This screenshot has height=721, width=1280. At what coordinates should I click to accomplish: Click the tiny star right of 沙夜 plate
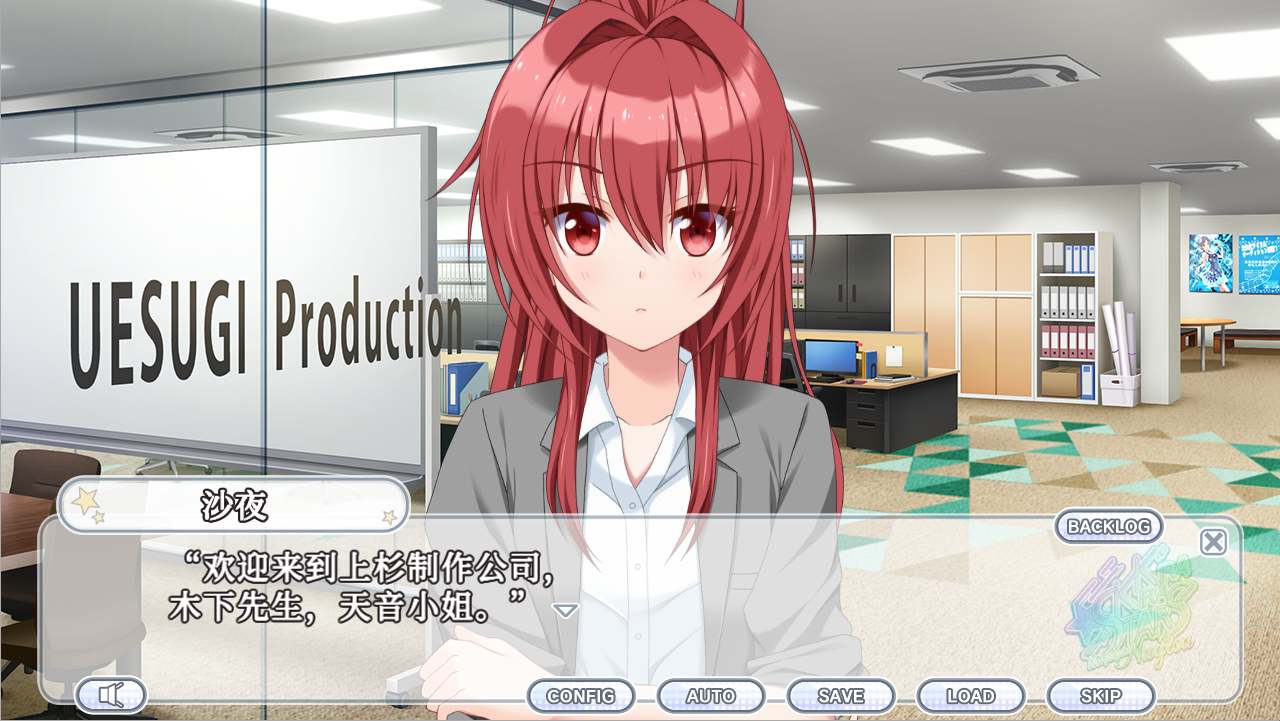pyautogui.click(x=387, y=516)
